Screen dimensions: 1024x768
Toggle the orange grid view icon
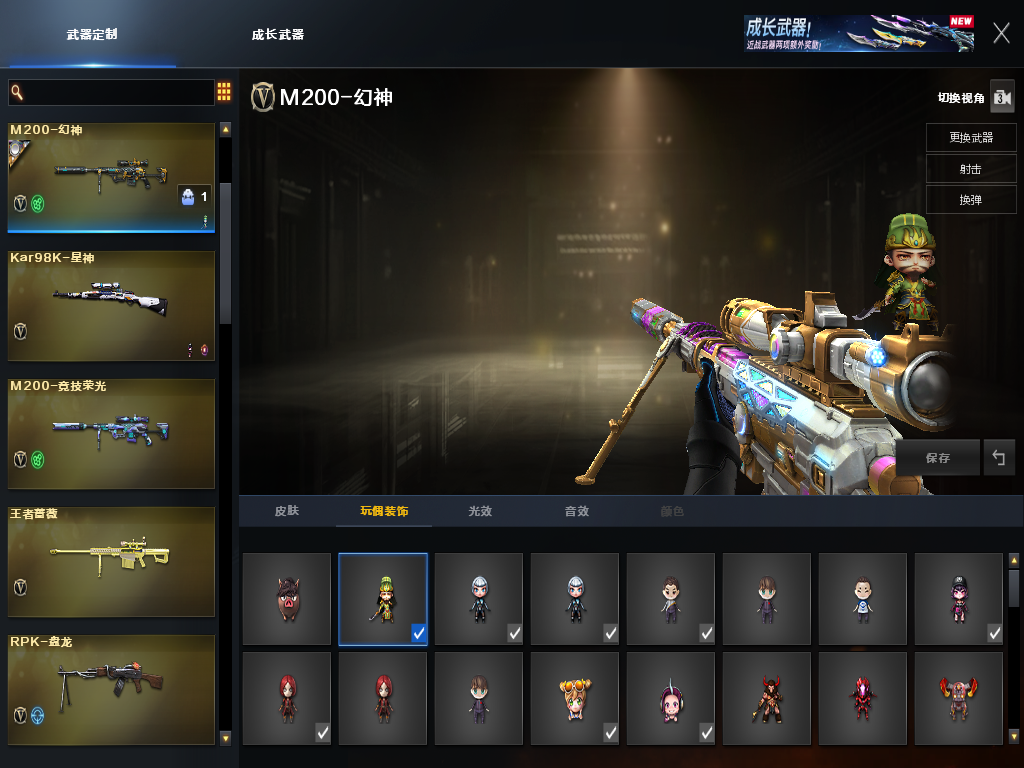tap(224, 92)
